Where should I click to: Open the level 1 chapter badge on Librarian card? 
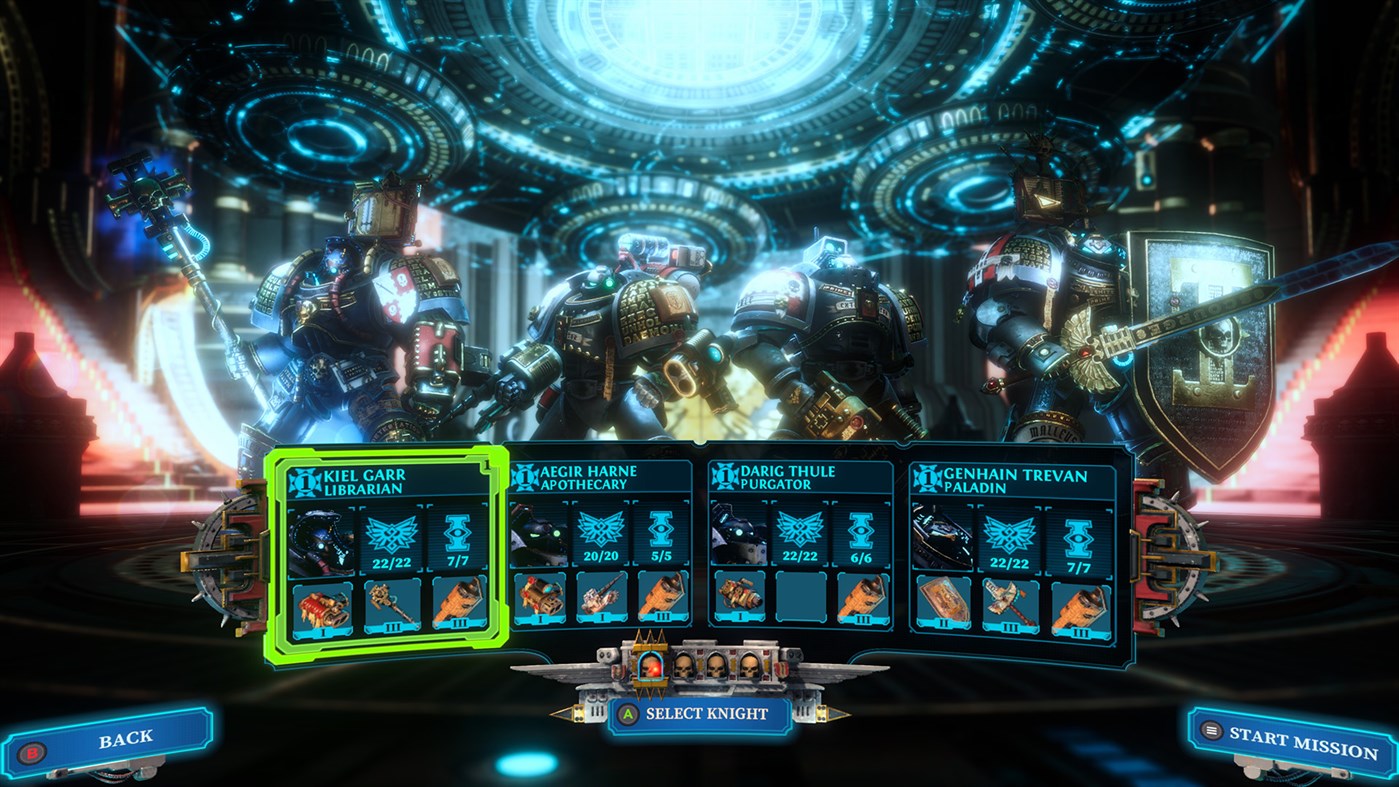[x=304, y=481]
